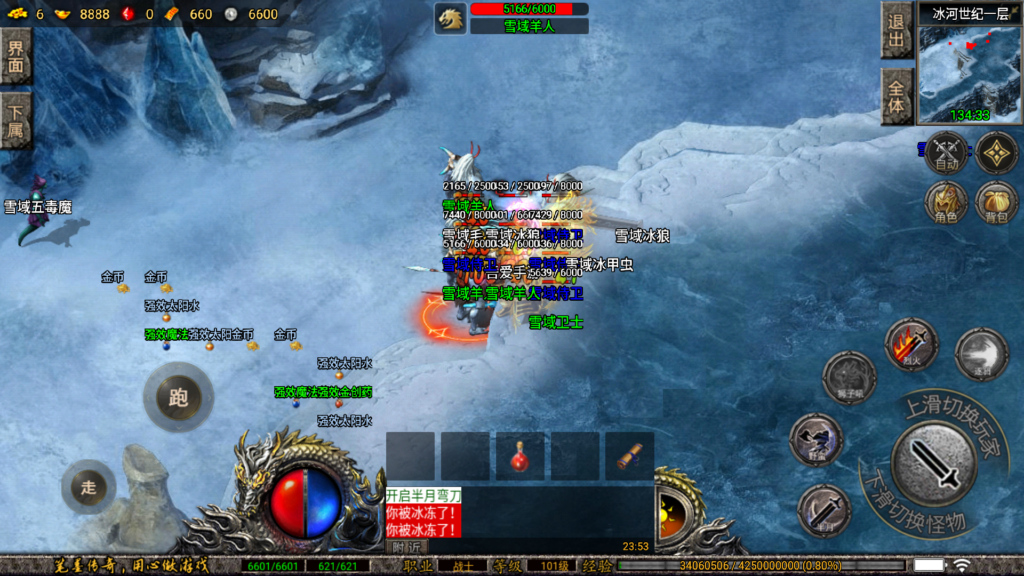Open the 背包 backpack
Screen dimensions: 1024x576
pos(997,203)
